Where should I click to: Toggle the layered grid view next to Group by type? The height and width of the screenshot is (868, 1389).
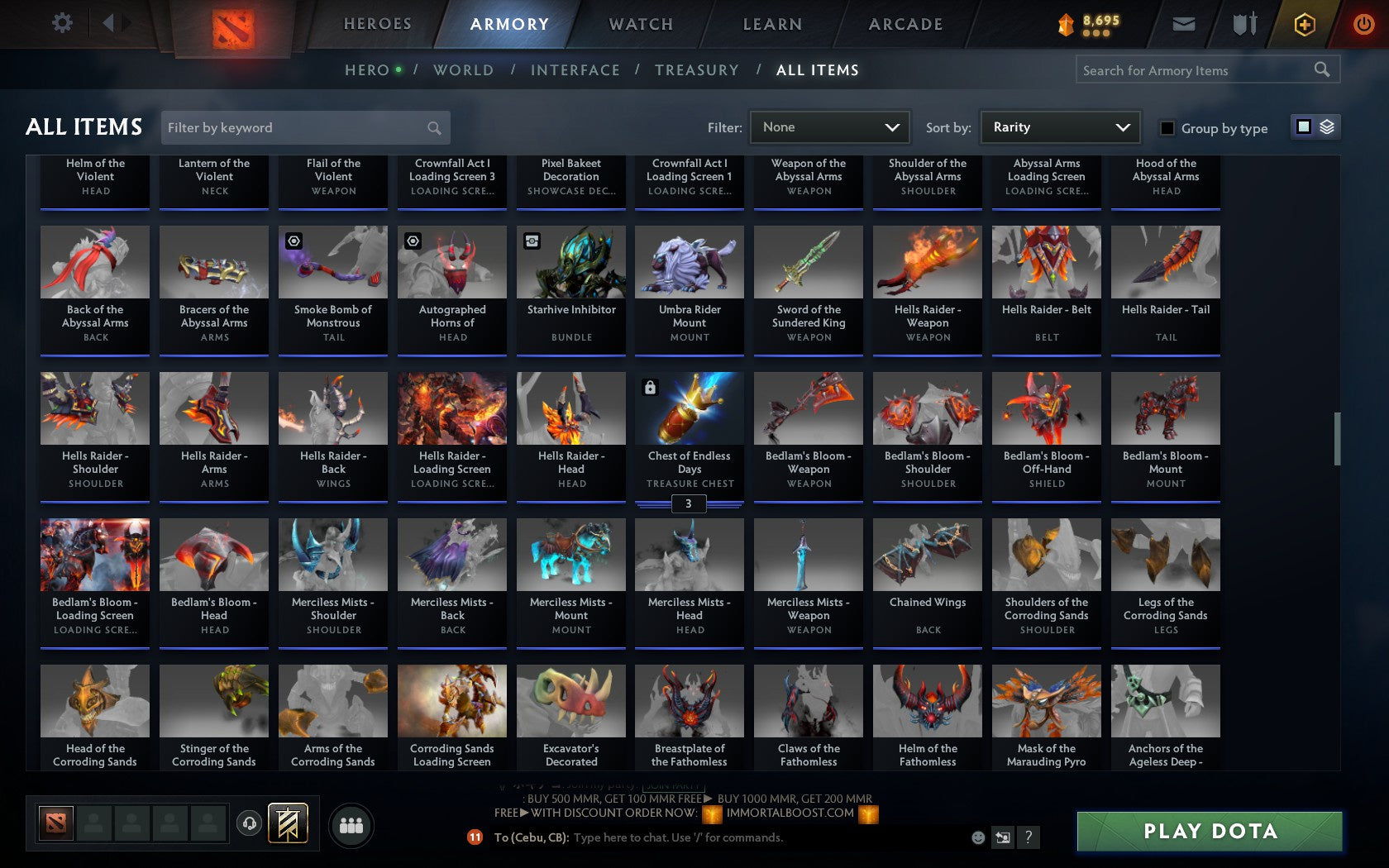(1327, 128)
